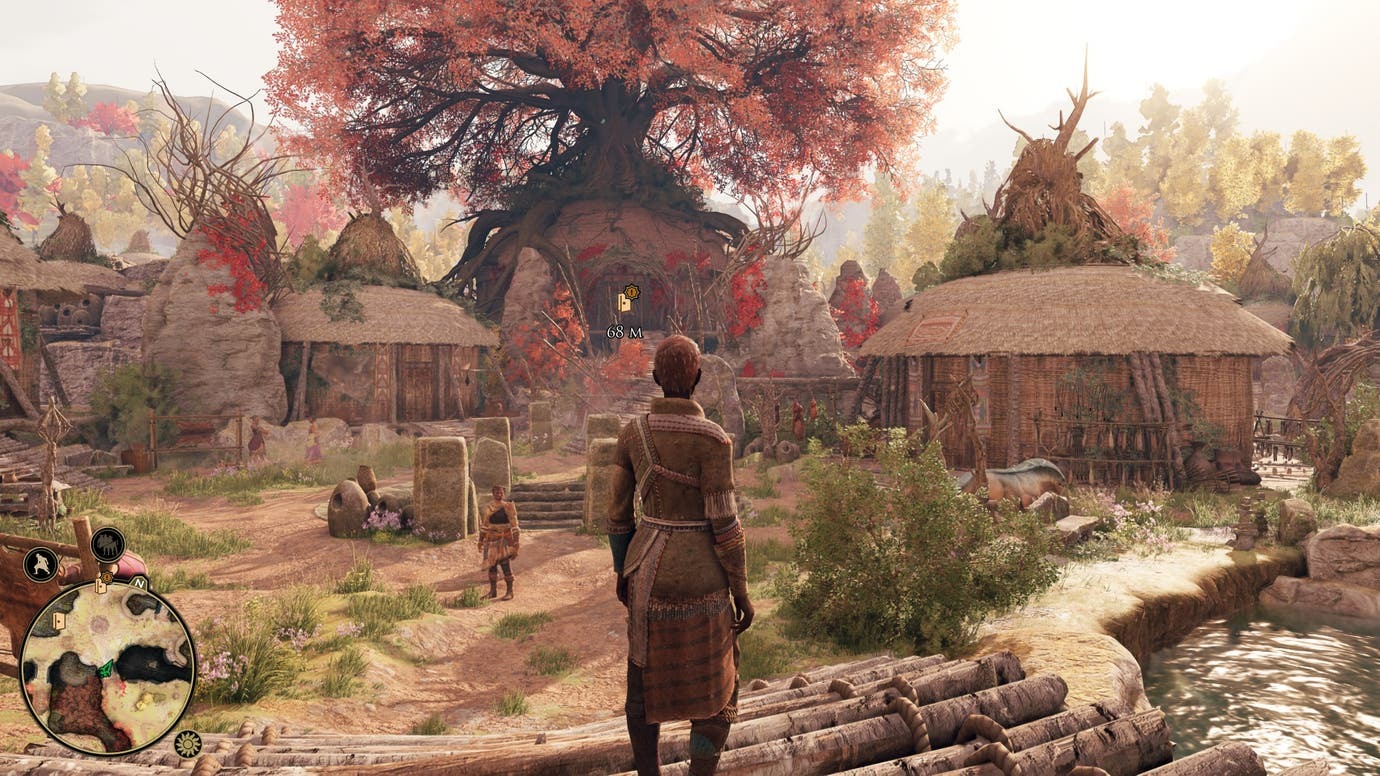Viewport: 1380px width, 776px height.
Task: Click the sun time-of-day icon
Action: [186, 743]
